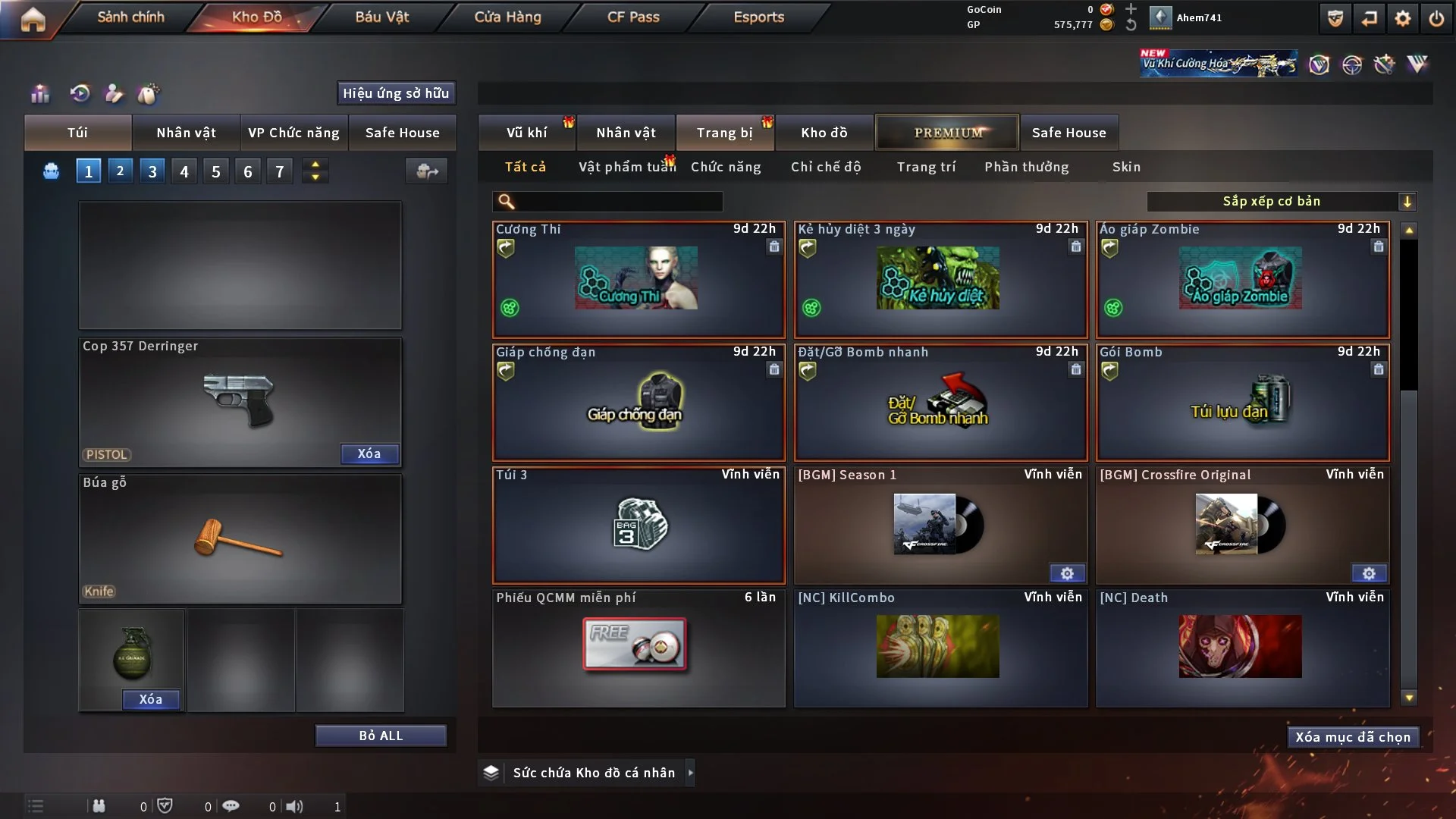Remove the Cop 357 Derringer with Xóa
1456x819 pixels.
[x=369, y=453]
